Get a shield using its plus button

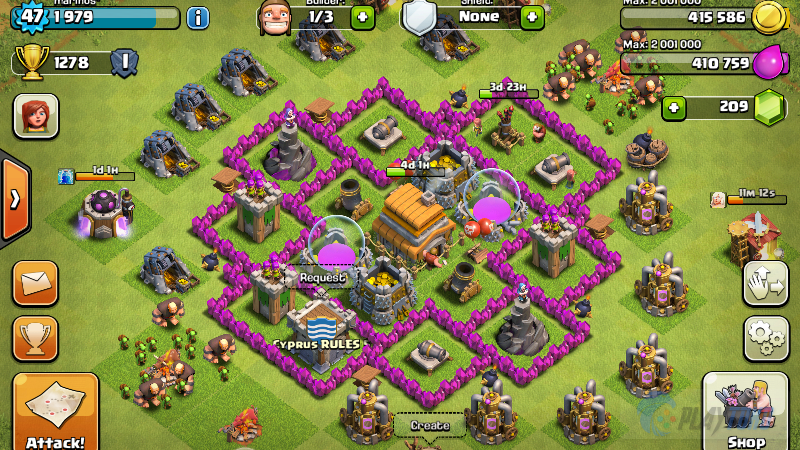[x=532, y=17]
